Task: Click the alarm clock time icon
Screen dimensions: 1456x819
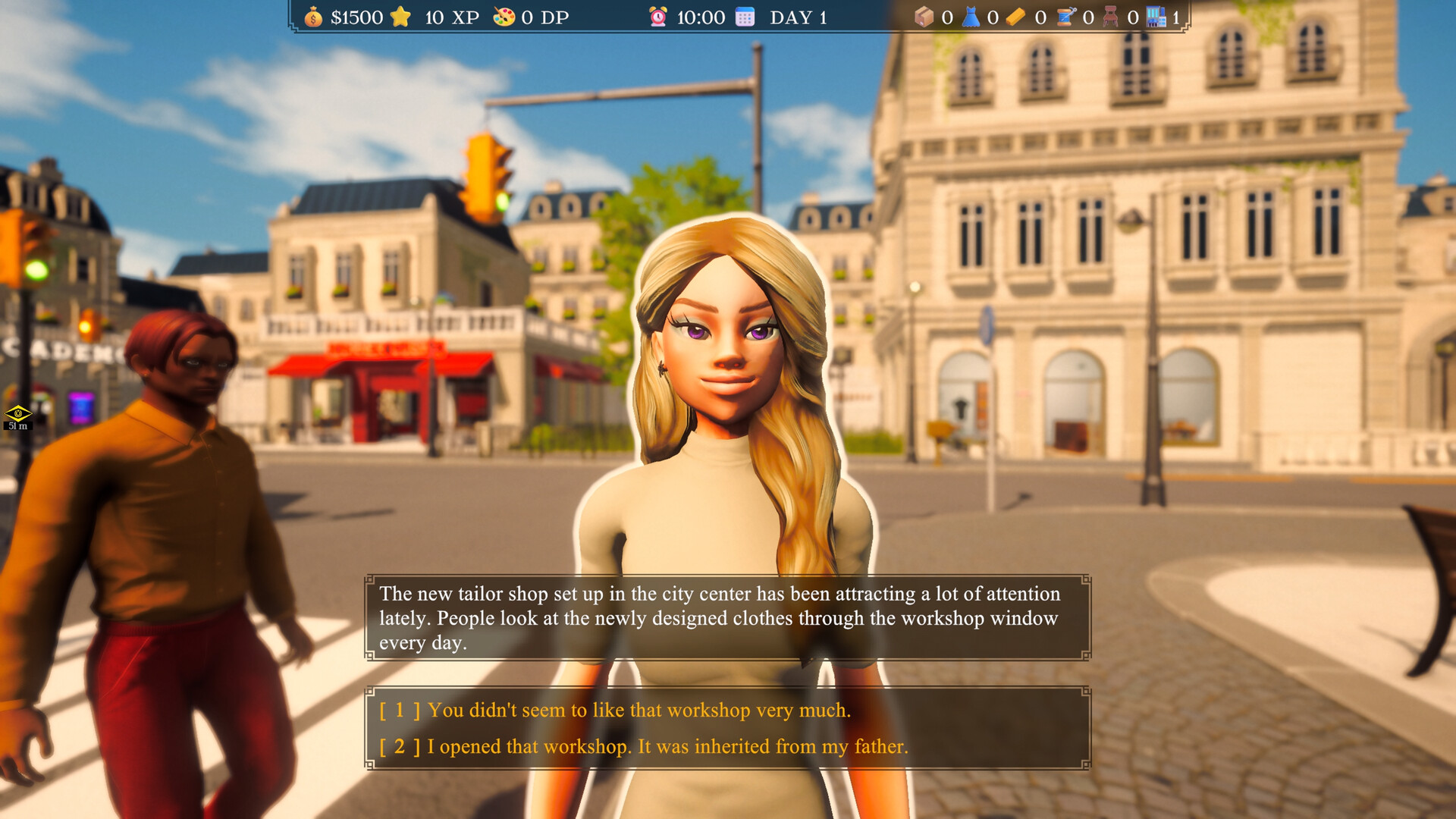Action: click(657, 17)
